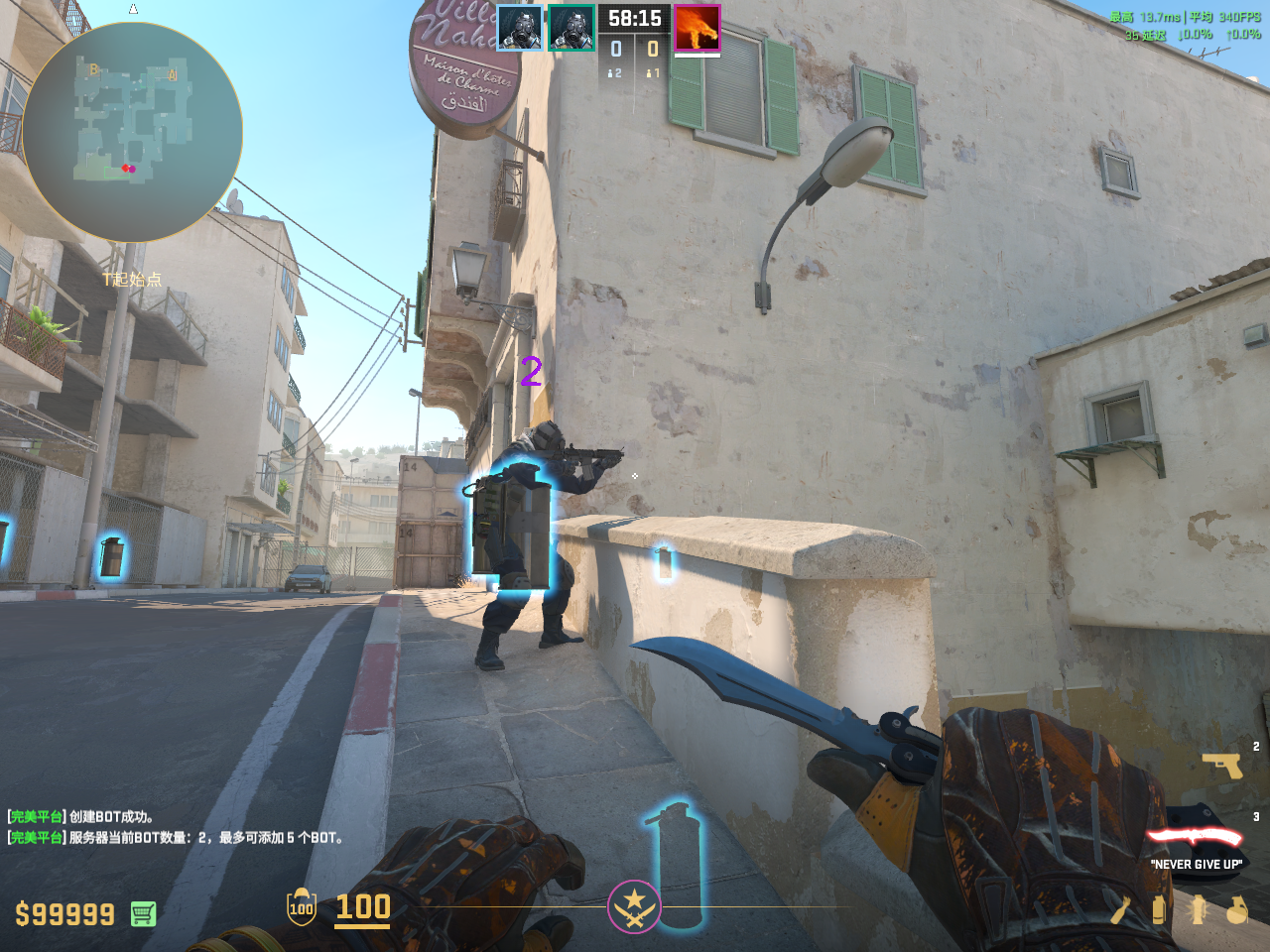Click the armor shield icon

[x=302, y=907]
